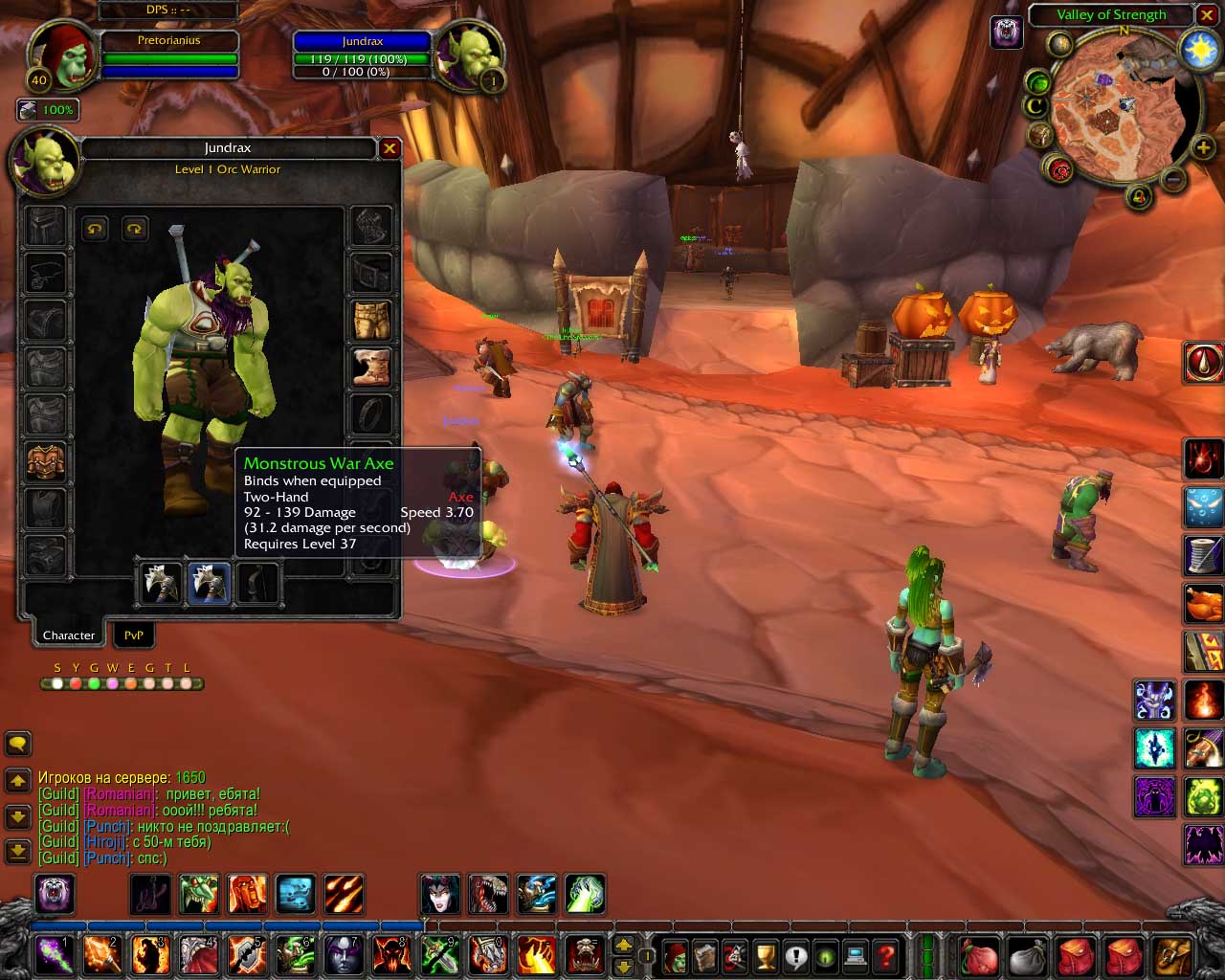Click the highlighted Monstrous War Axe slot
The image size is (1225, 980).
[209, 583]
